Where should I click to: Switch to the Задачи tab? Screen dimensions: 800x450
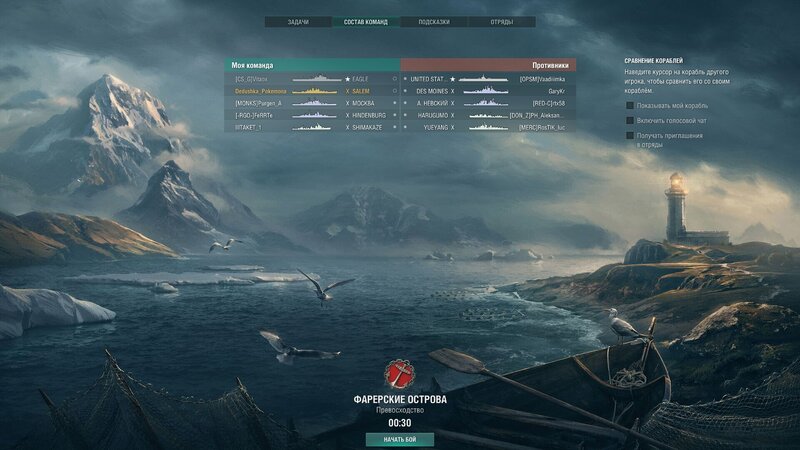pos(298,21)
